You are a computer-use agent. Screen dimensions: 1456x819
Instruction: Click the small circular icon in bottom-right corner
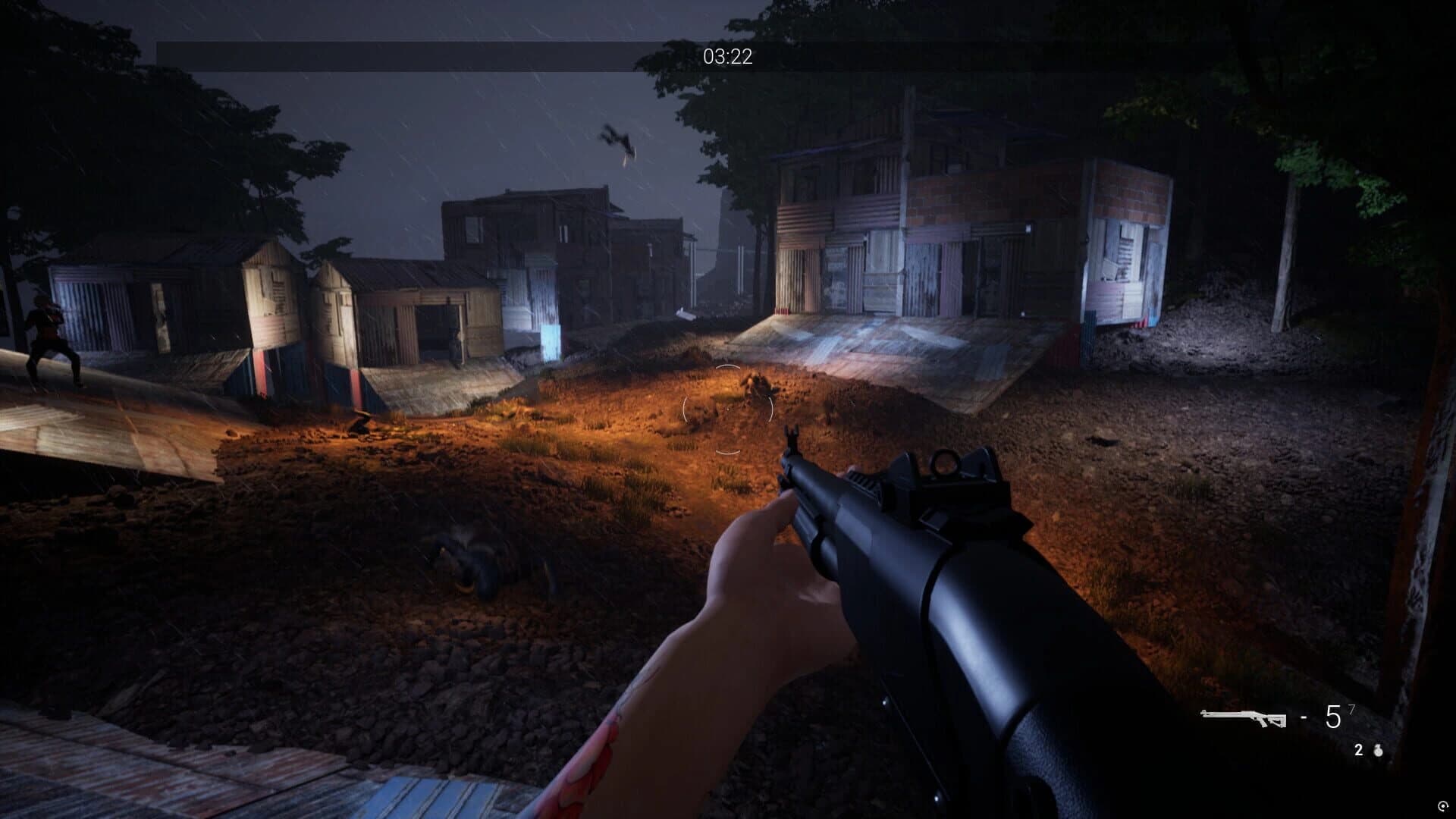tap(1443, 805)
